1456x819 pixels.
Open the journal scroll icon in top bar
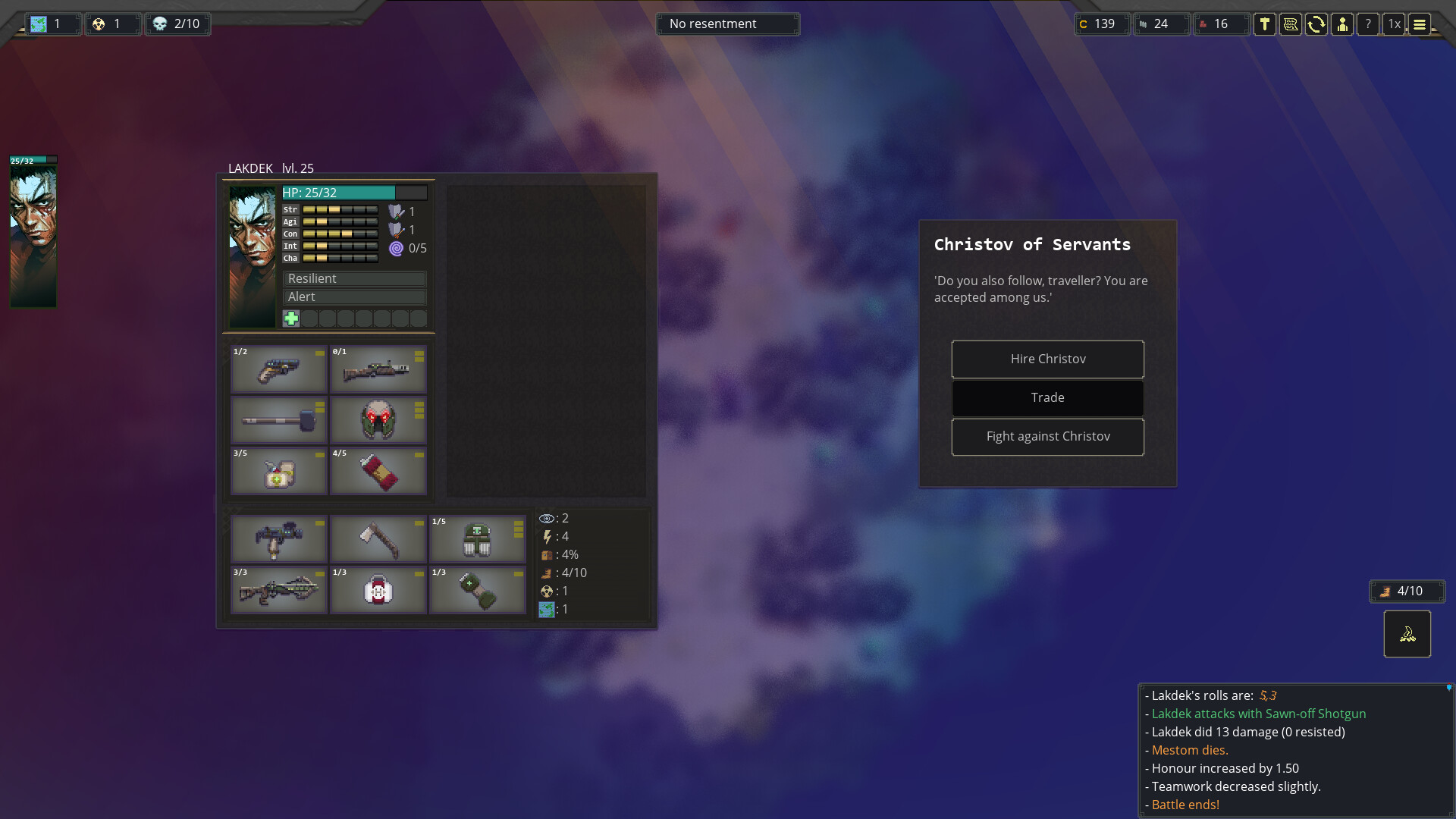pyautogui.click(x=1291, y=24)
